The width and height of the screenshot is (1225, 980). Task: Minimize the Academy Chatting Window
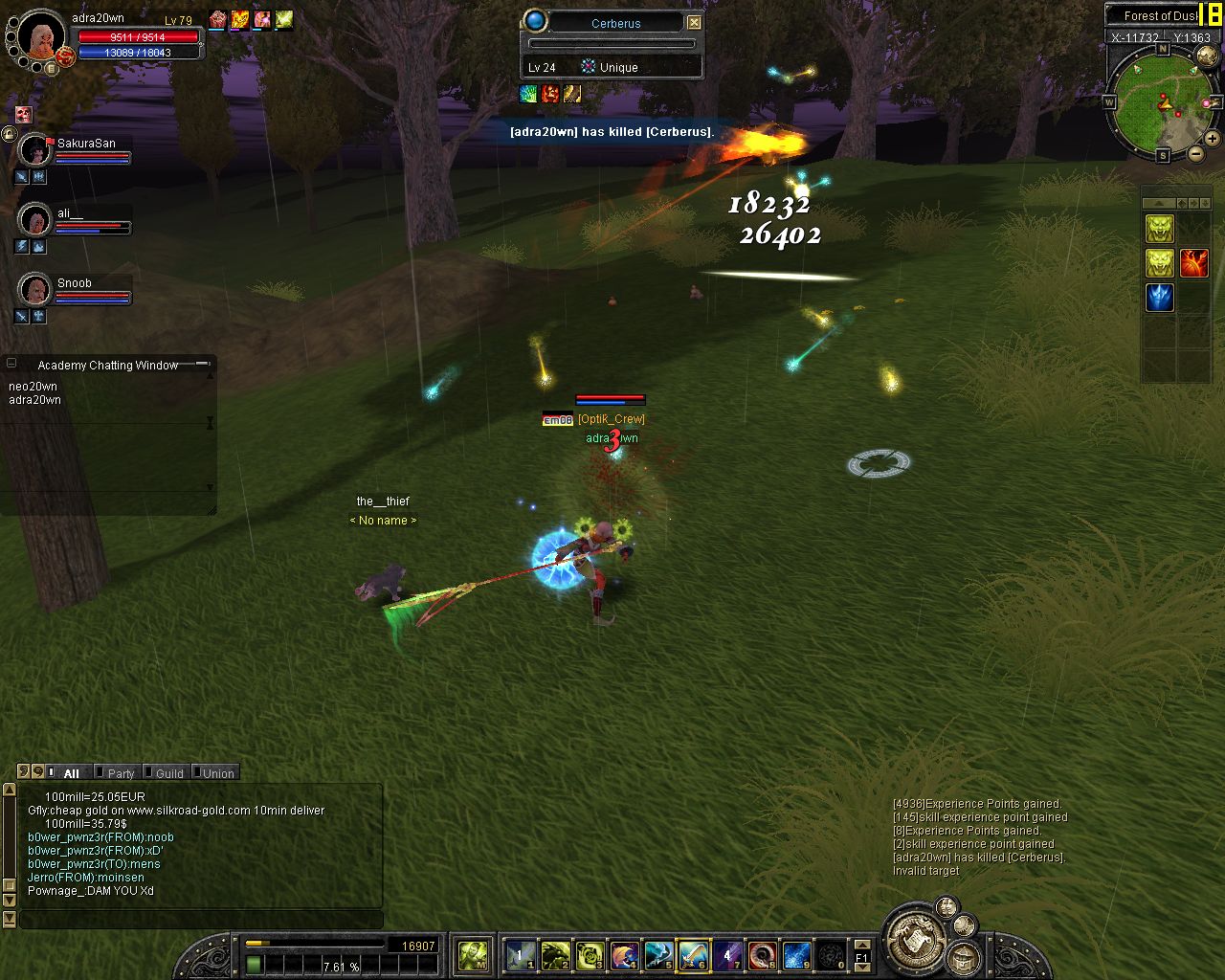point(202,364)
